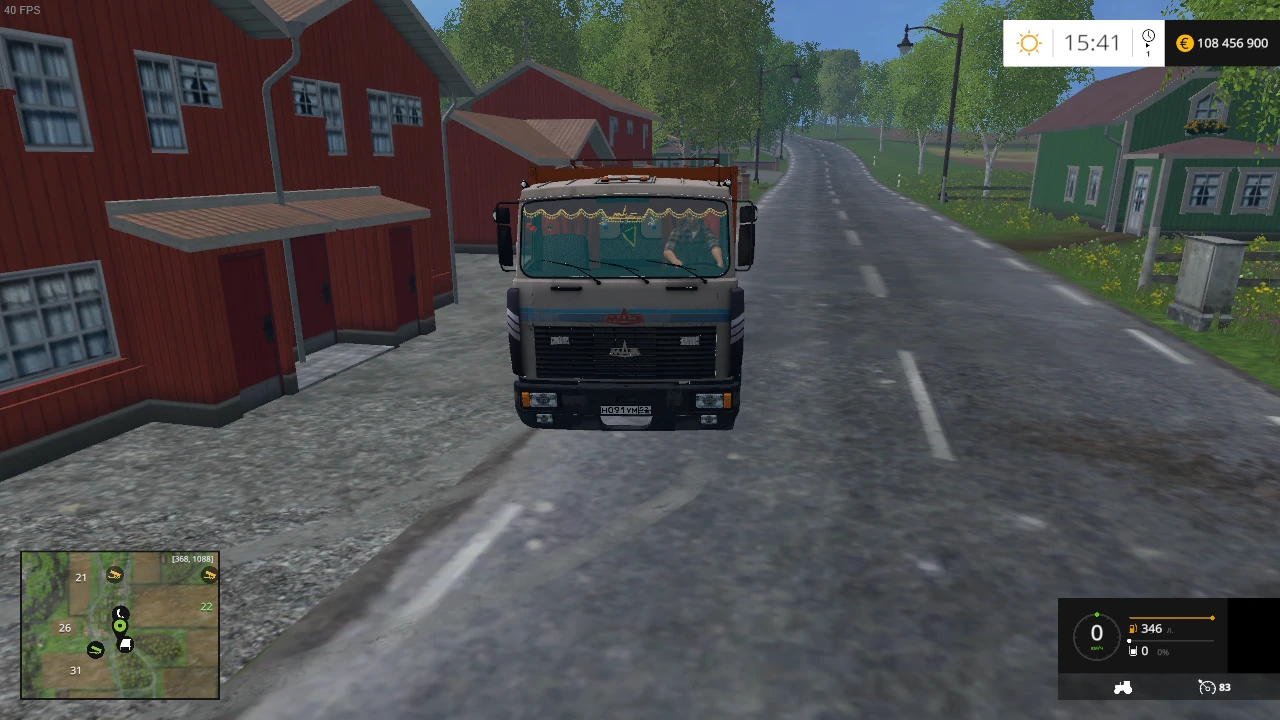Click the harvester marker in the minimap's top-right corner

tap(209, 576)
